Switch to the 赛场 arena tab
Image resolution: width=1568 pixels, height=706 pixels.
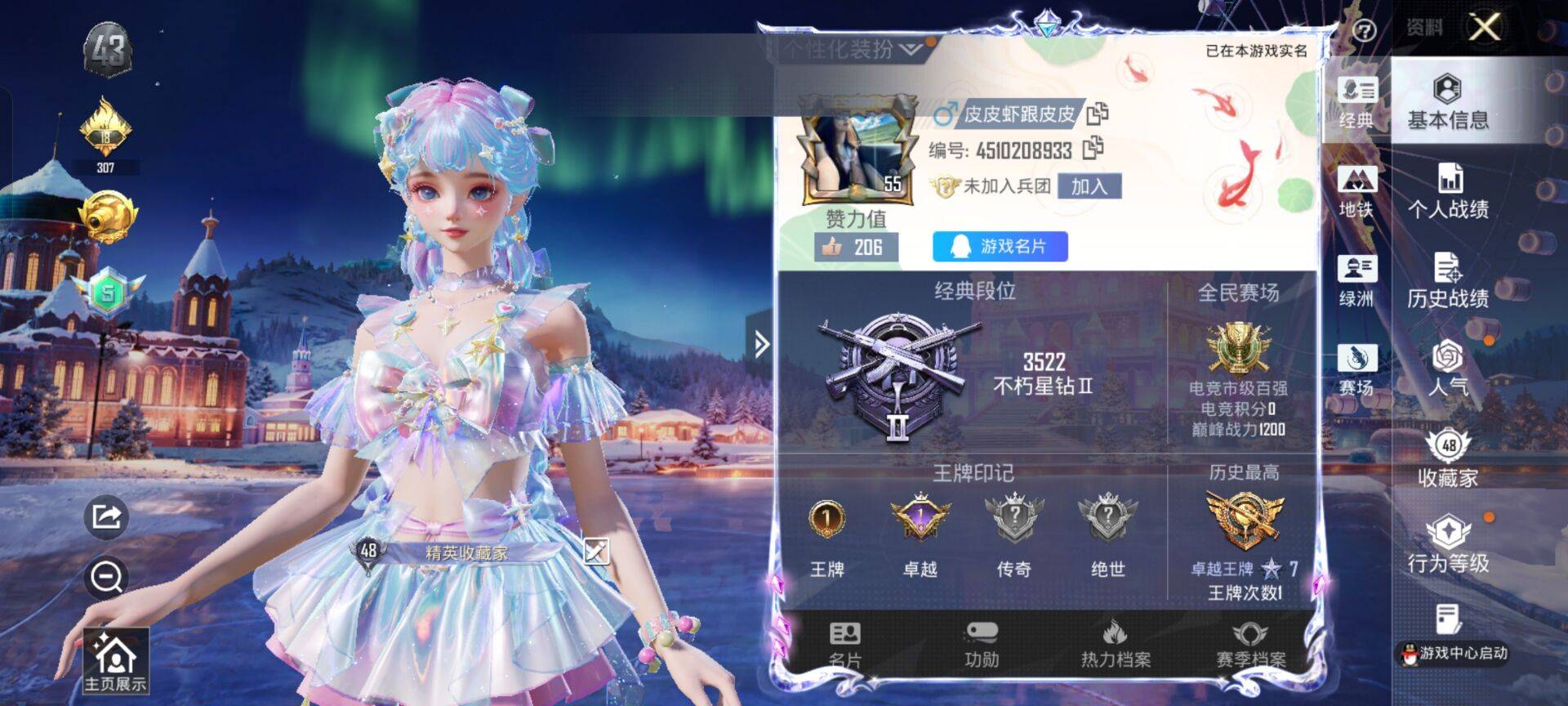[x=1356, y=370]
